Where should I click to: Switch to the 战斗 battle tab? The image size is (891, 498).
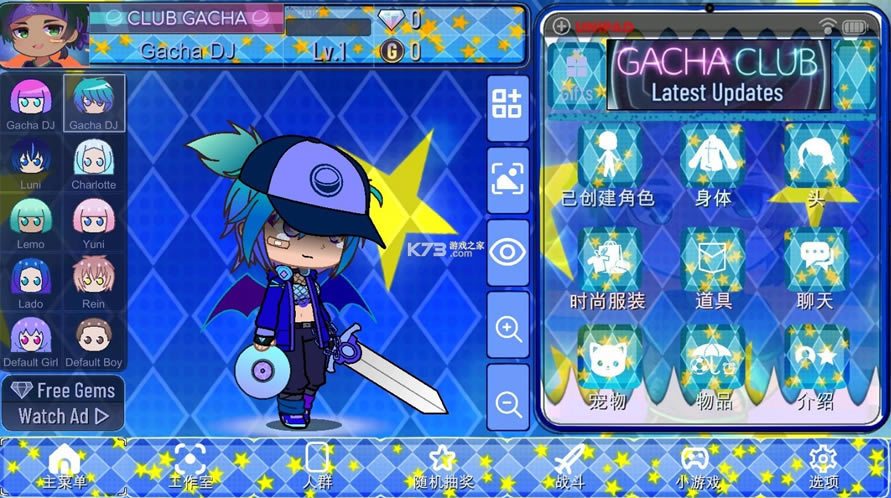(x=569, y=466)
